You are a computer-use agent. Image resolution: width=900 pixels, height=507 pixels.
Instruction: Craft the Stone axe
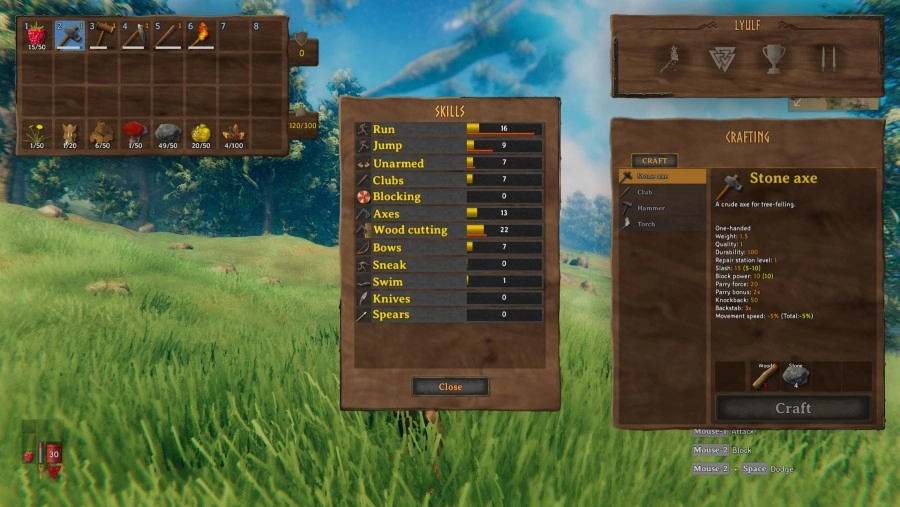(x=792, y=408)
